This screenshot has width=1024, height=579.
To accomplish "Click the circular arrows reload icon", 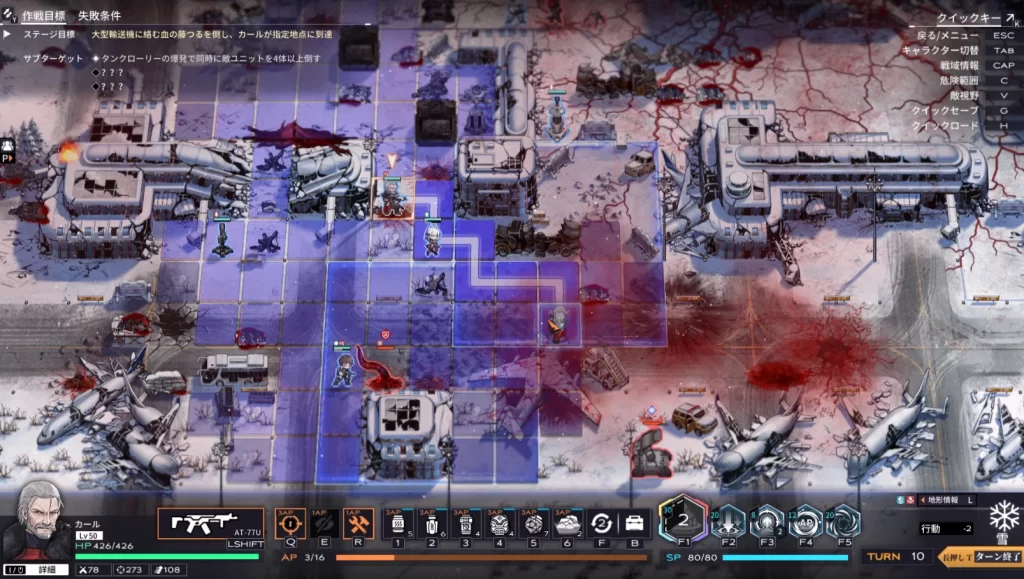I will point(600,523).
